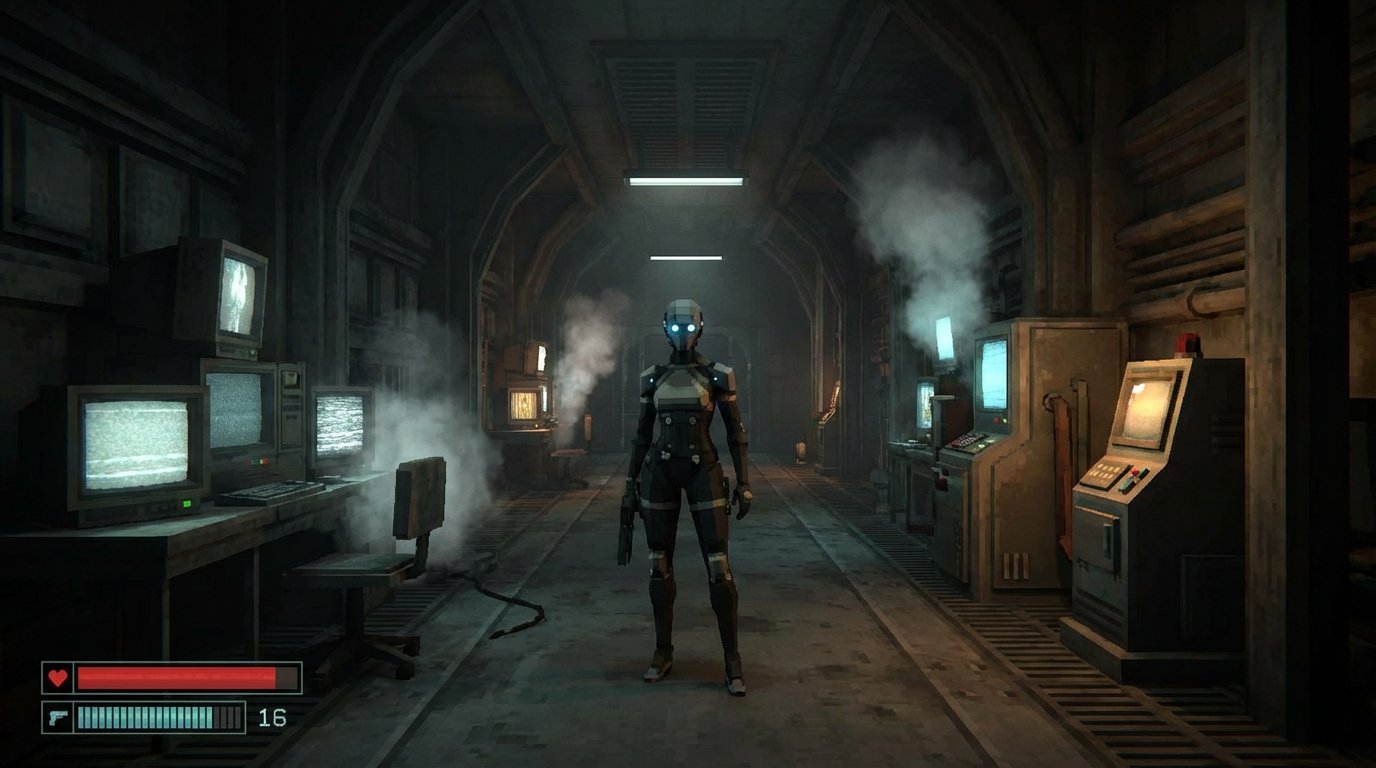Toggle the red button on the arcade console
The width and height of the screenshot is (1376, 768).
click(x=1132, y=473)
